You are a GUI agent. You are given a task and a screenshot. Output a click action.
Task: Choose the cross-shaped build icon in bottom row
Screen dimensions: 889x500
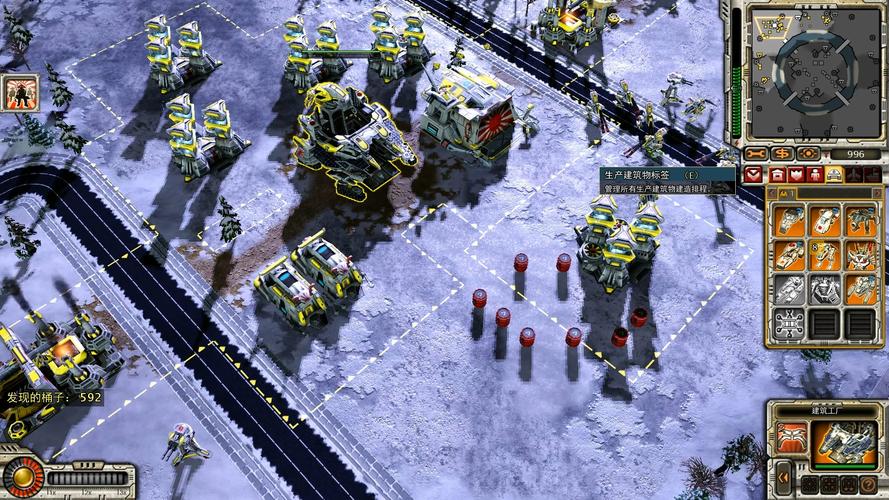[791, 322]
